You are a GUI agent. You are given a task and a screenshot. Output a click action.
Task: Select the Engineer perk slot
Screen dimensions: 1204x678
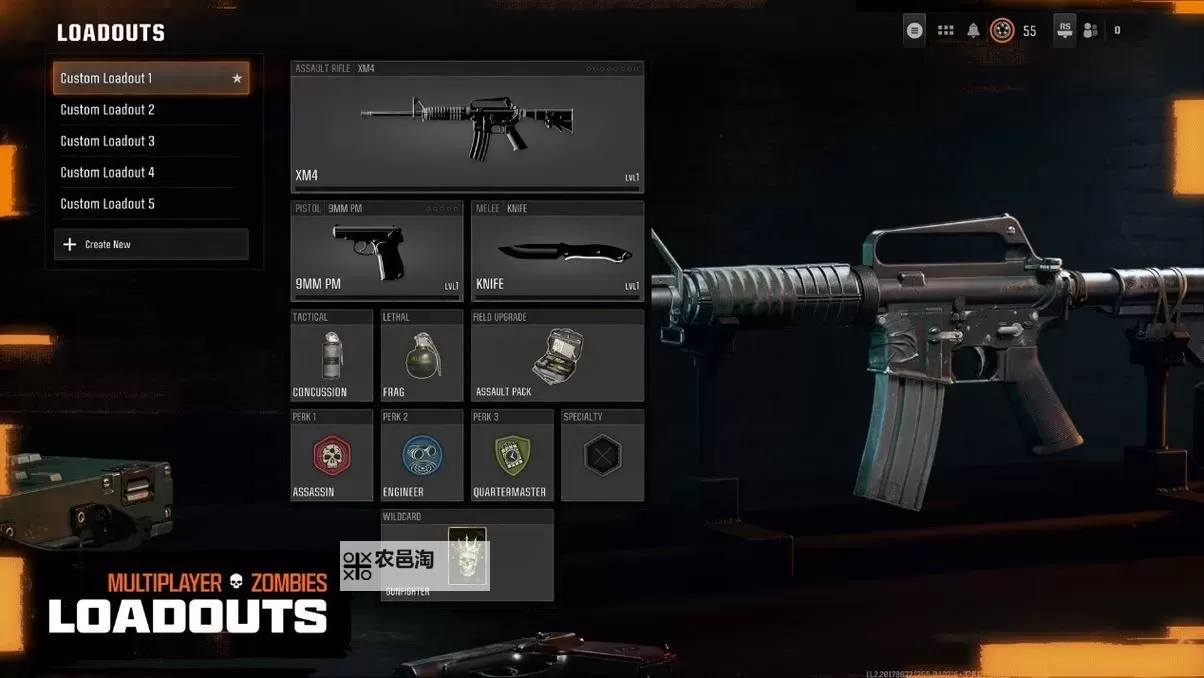click(422, 456)
